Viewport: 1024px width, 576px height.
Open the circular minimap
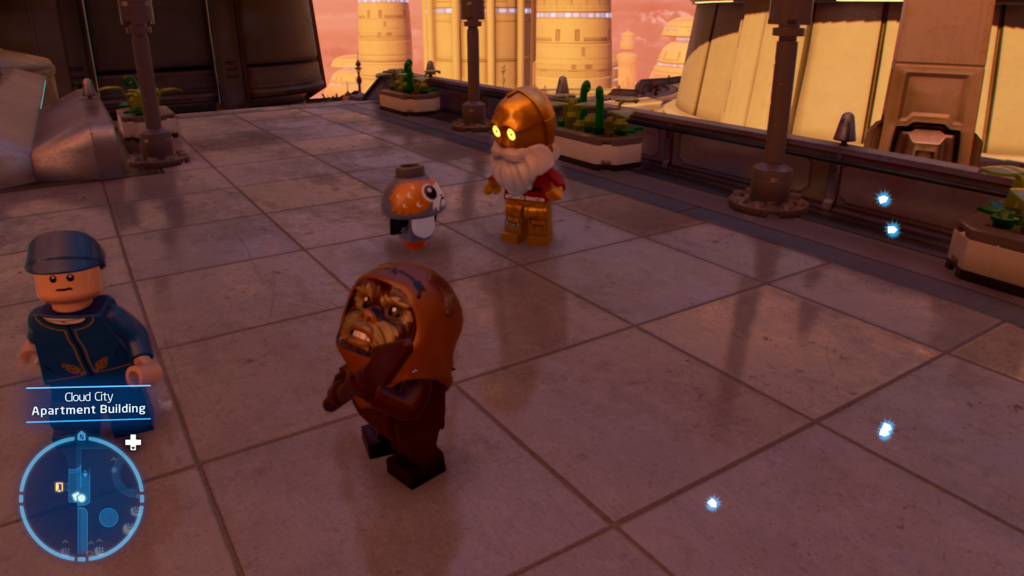[x=82, y=497]
